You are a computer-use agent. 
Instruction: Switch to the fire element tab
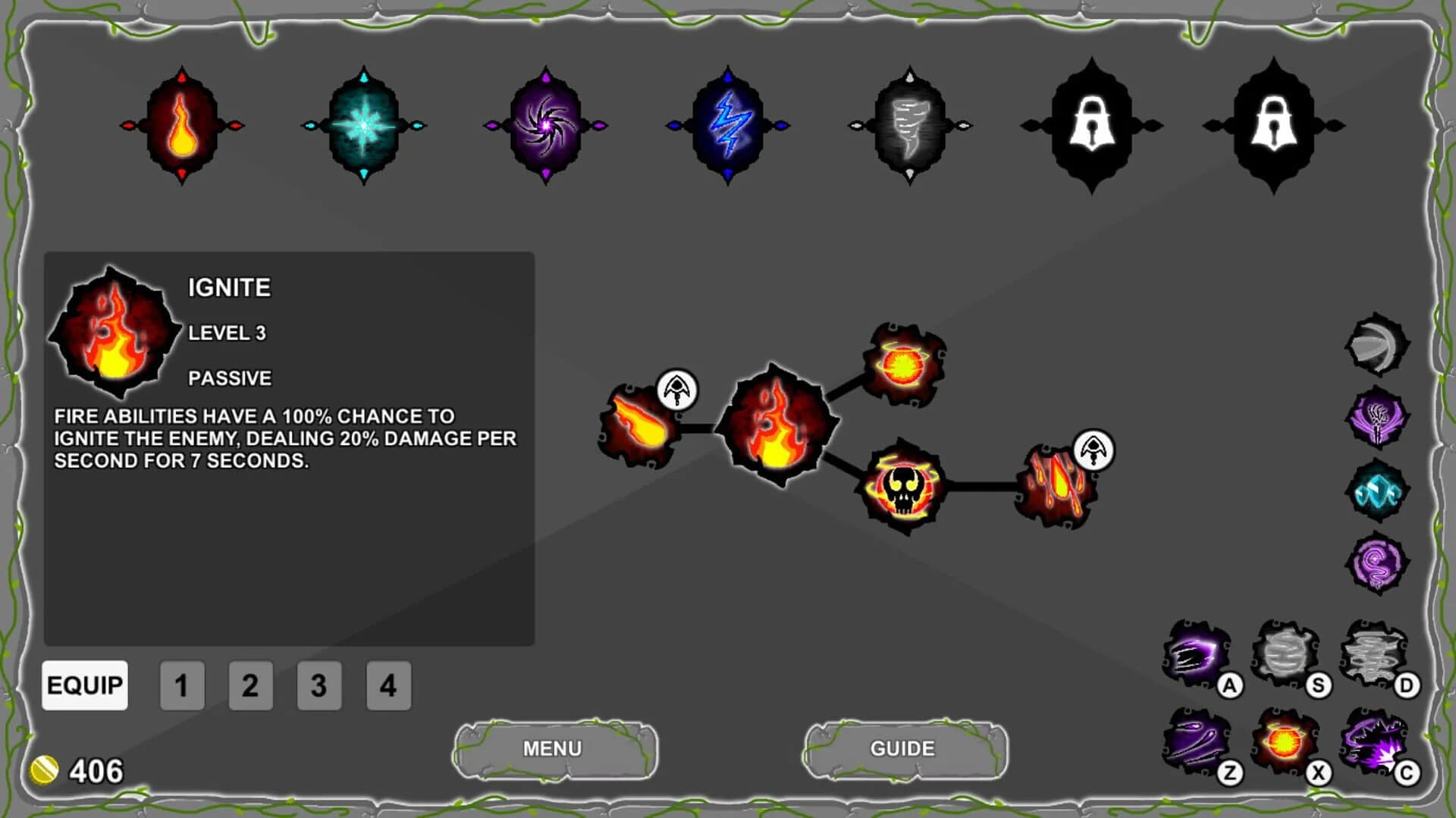[x=182, y=125]
